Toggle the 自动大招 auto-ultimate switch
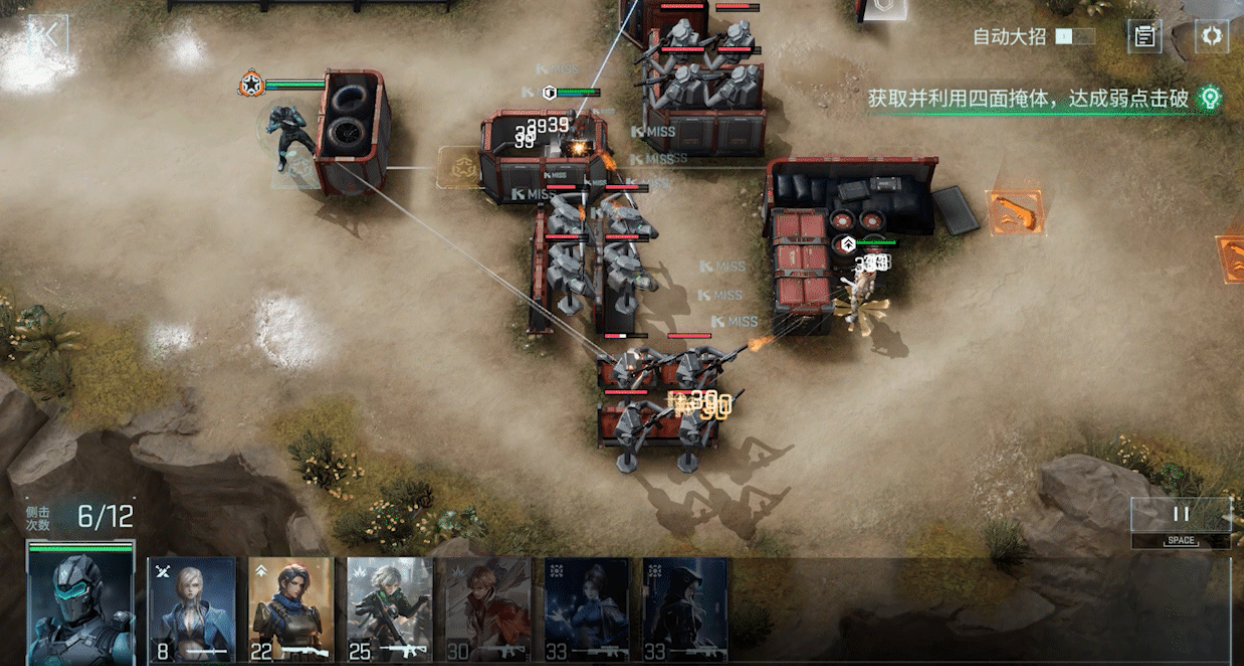This screenshot has height=666, width=1244. (1075, 36)
